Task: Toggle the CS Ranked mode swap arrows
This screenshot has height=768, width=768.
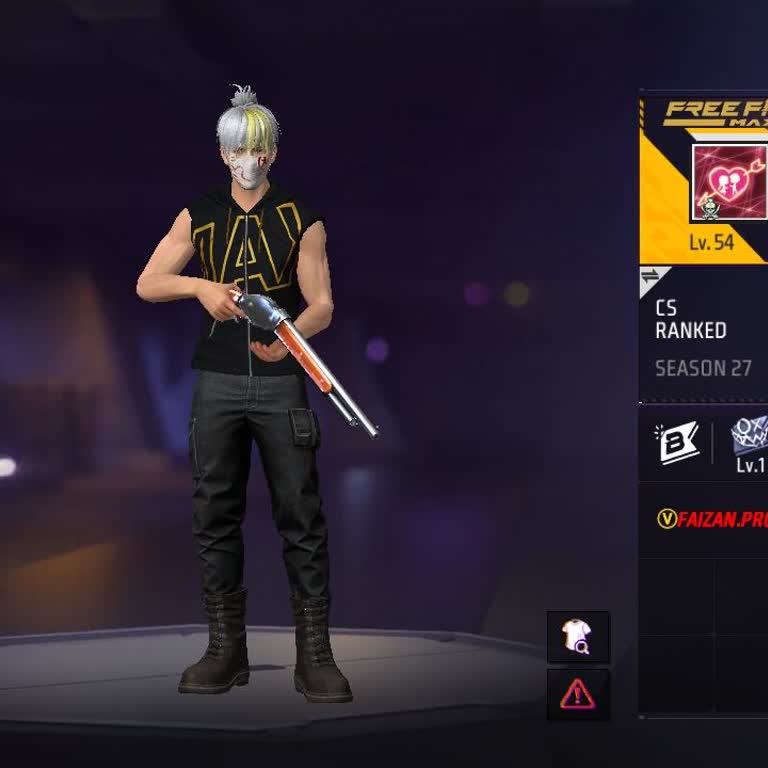Action: point(651,277)
